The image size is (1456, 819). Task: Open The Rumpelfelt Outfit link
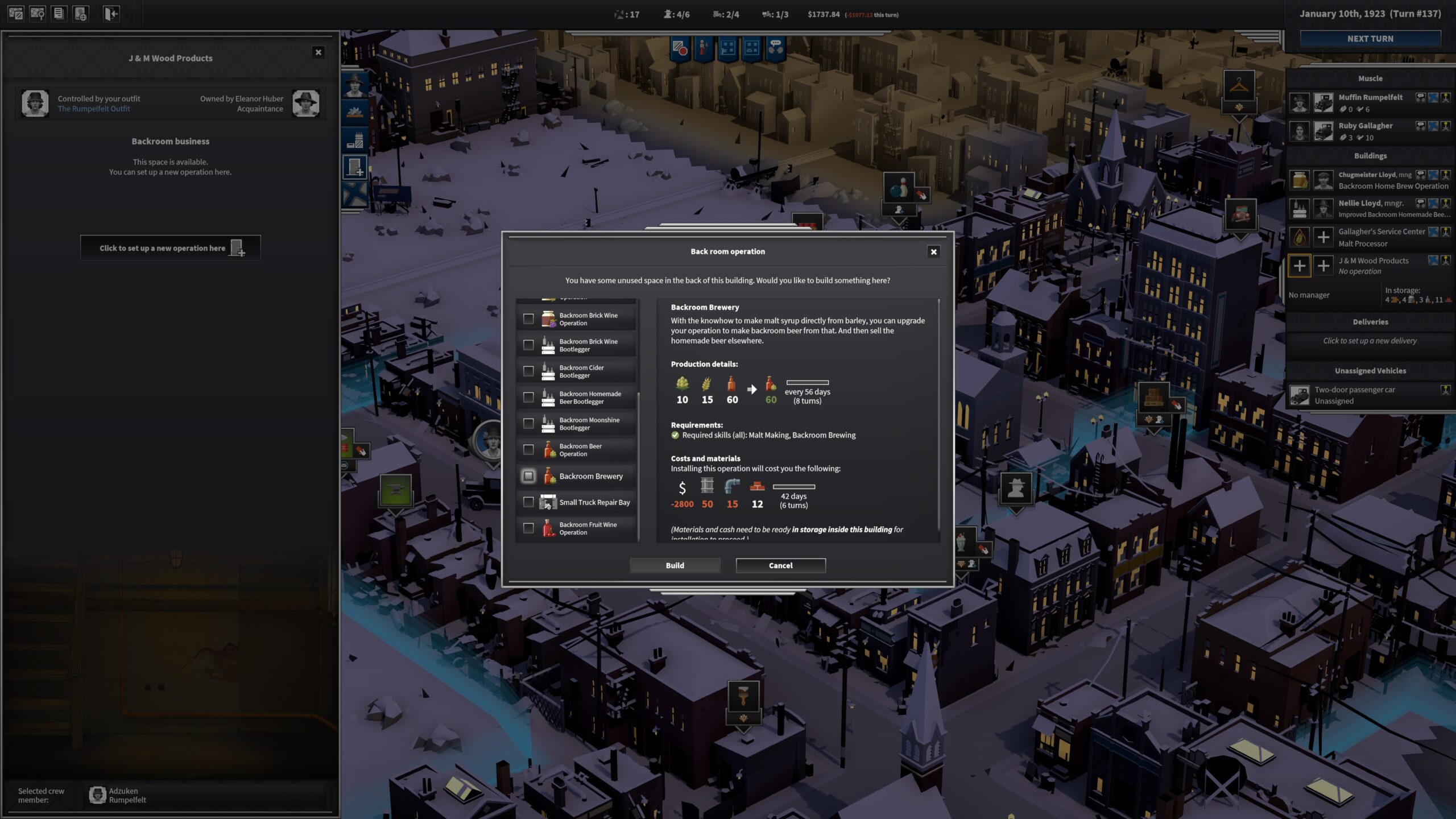pos(94,109)
